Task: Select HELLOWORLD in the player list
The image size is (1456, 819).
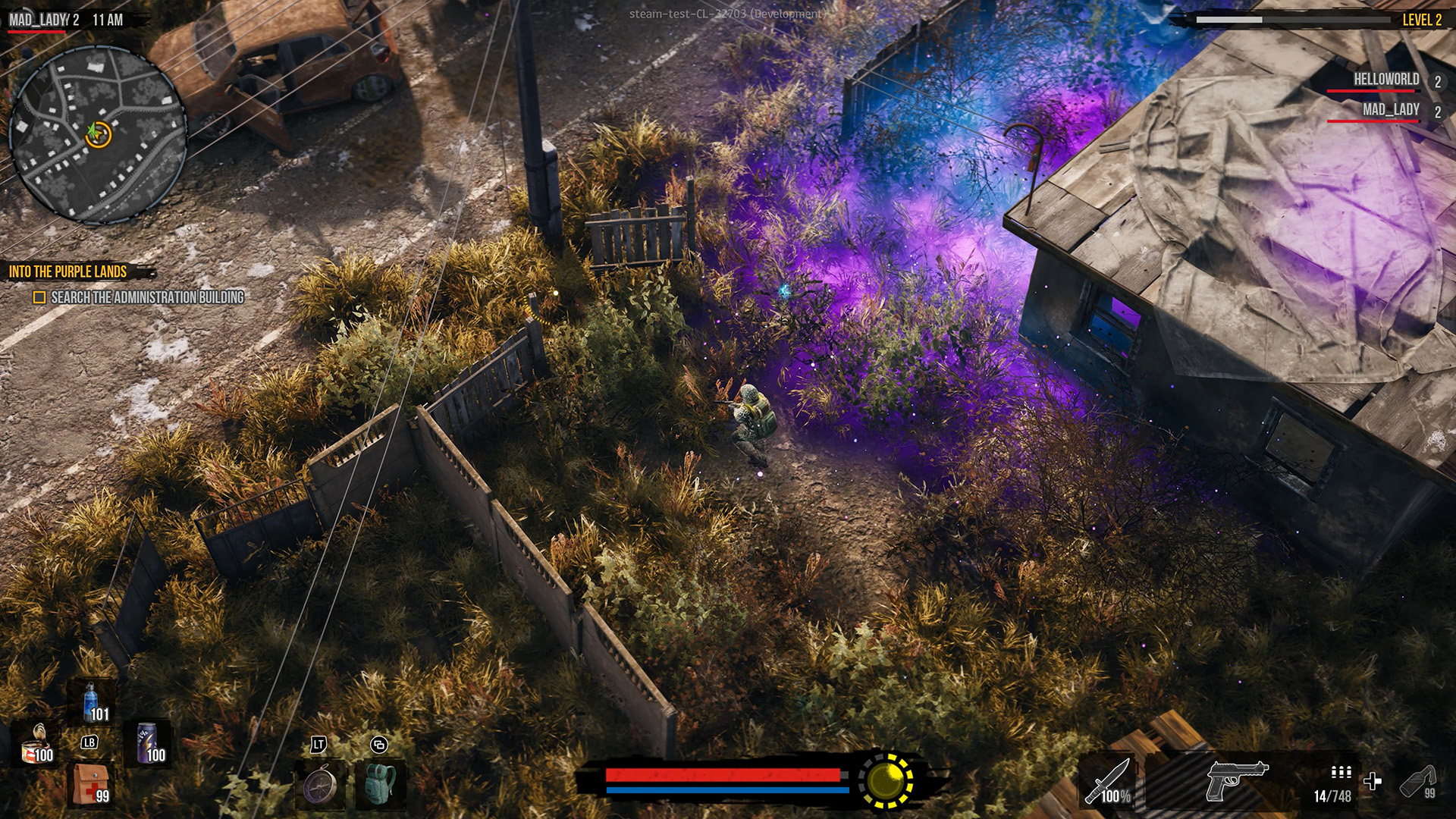Action: click(1386, 80)
